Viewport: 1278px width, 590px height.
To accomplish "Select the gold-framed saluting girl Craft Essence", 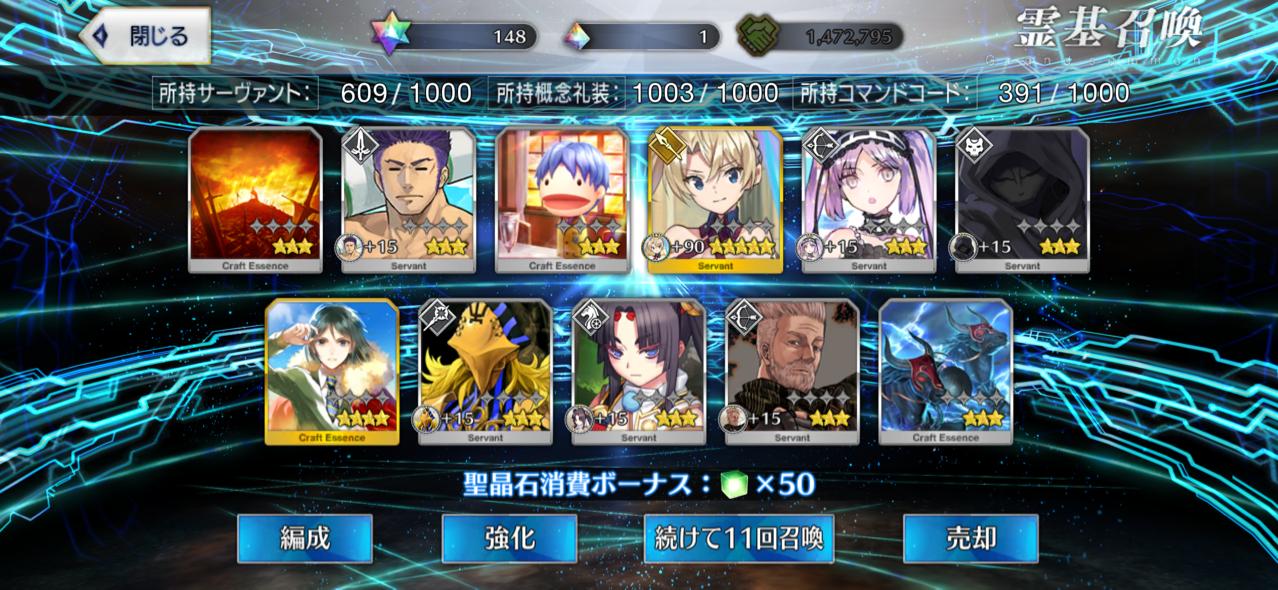I will (332, 371).
